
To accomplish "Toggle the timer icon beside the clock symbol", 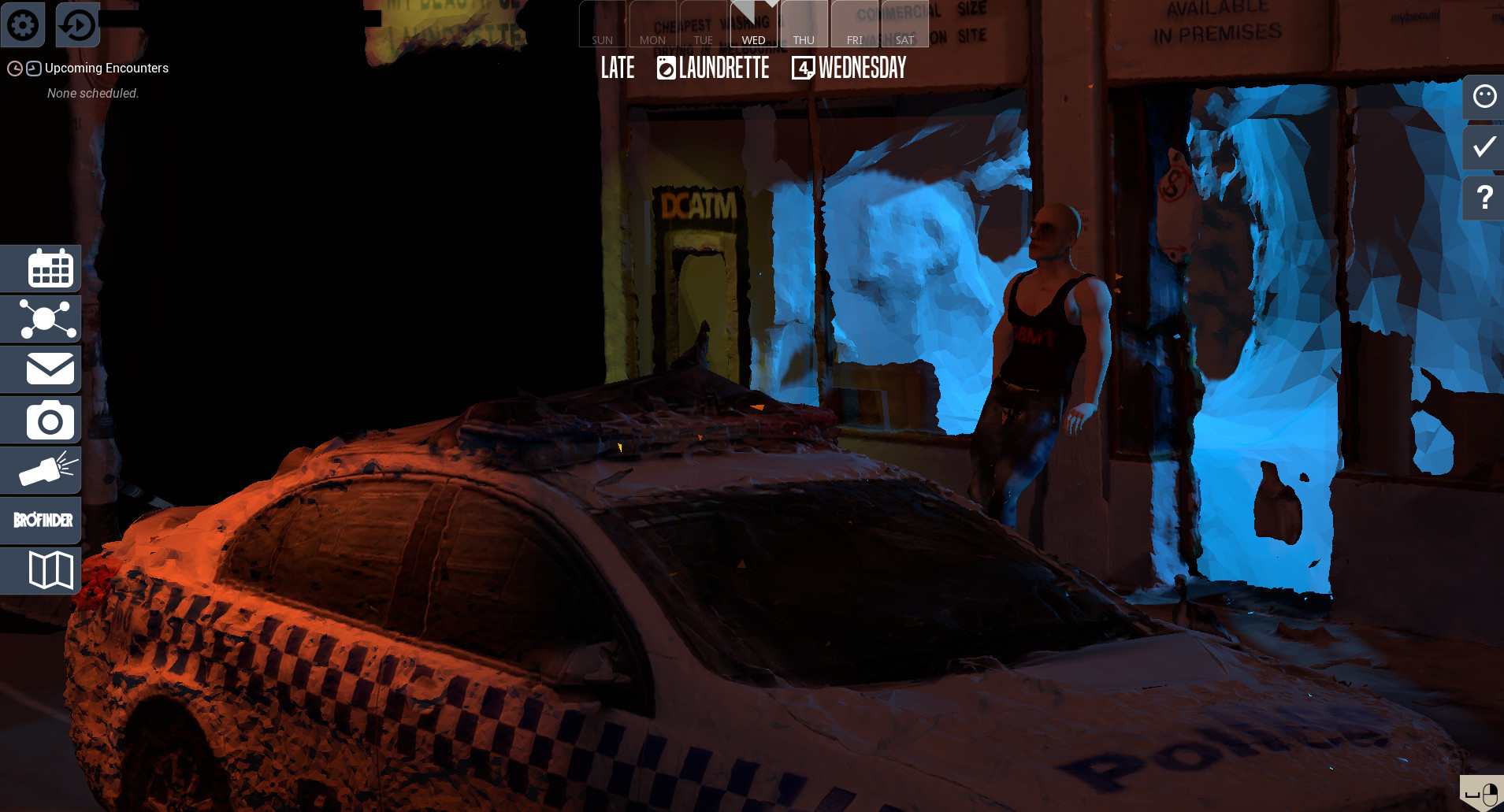I will 32,69.
